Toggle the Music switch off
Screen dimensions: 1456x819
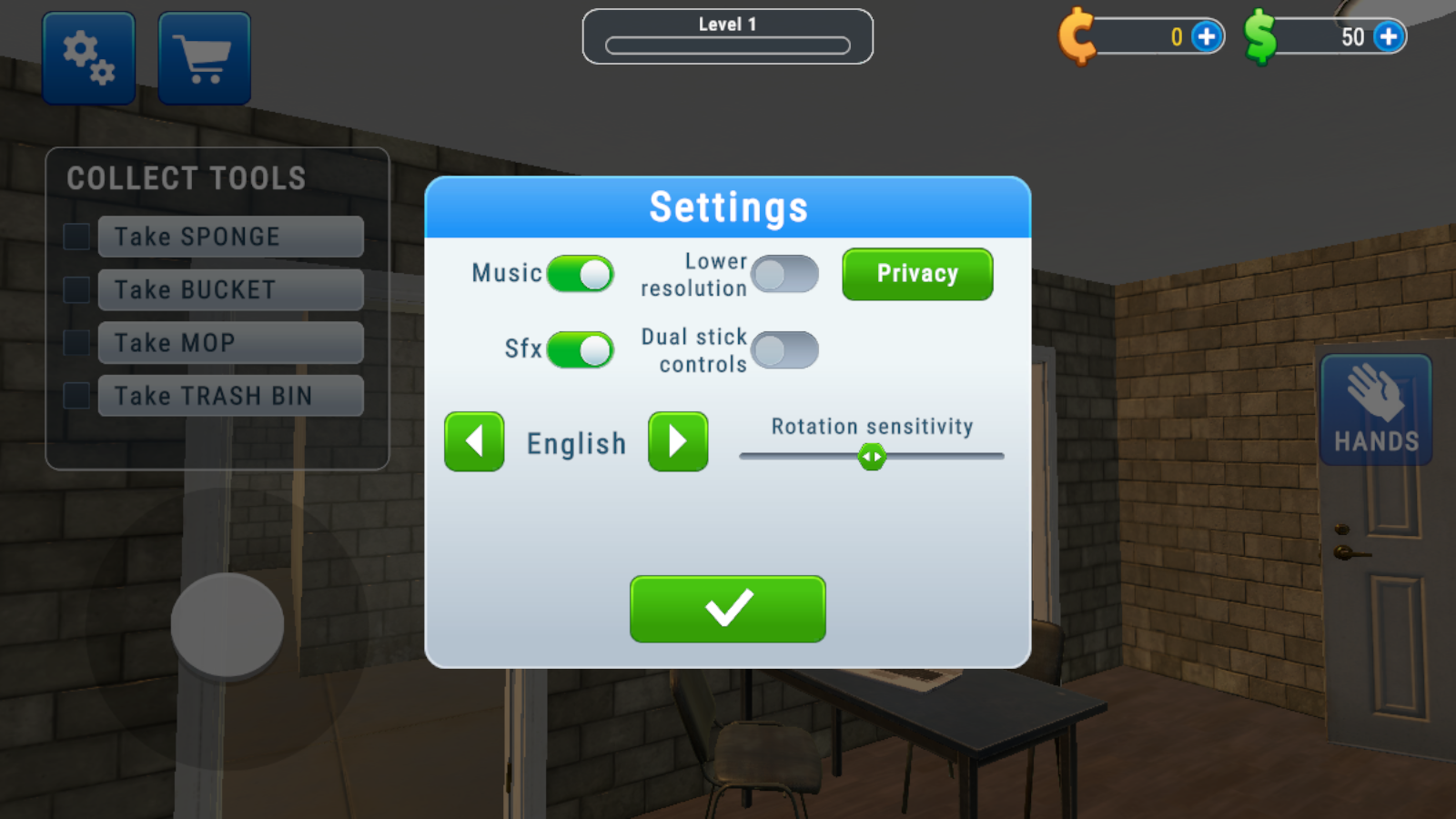click(x=581, y=274)
